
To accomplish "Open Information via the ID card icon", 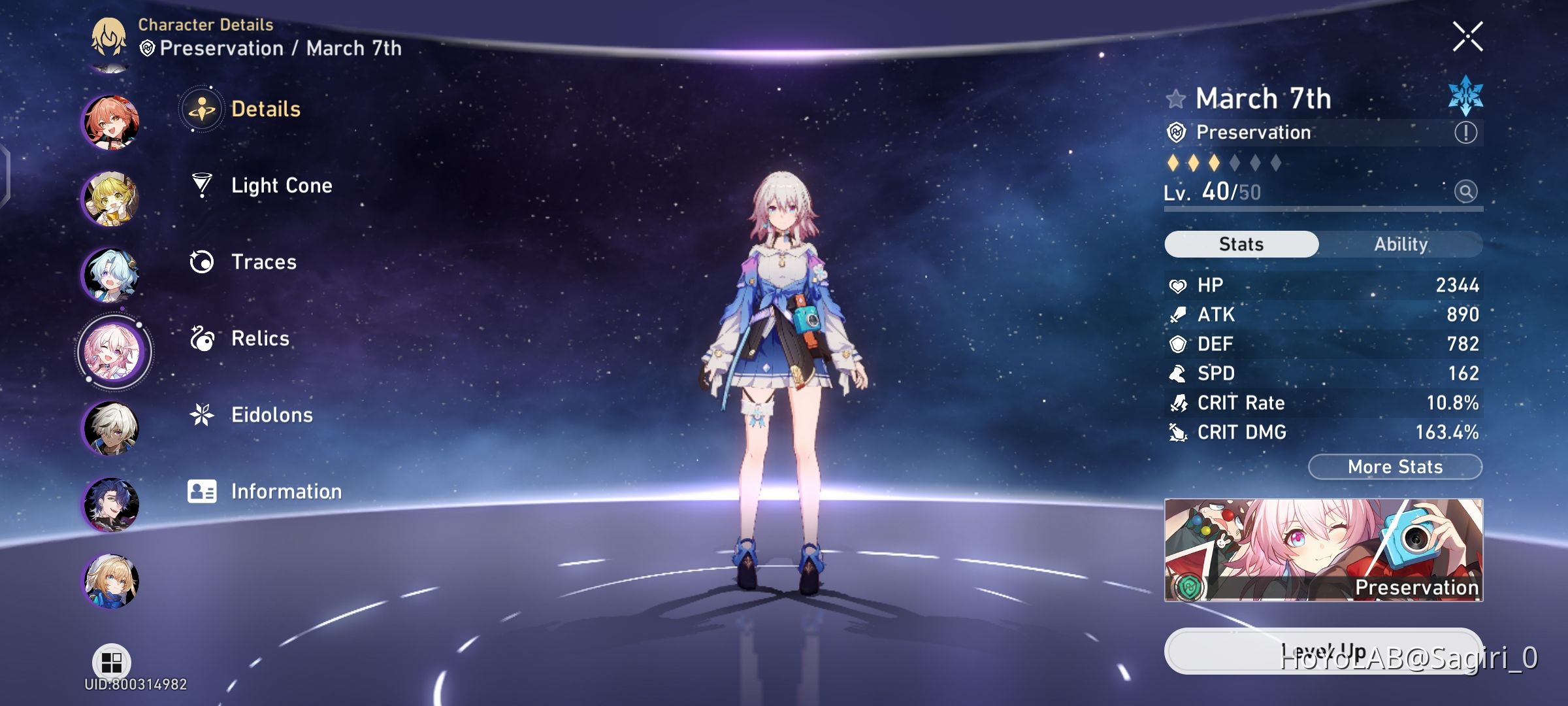I will coord(203,491).
